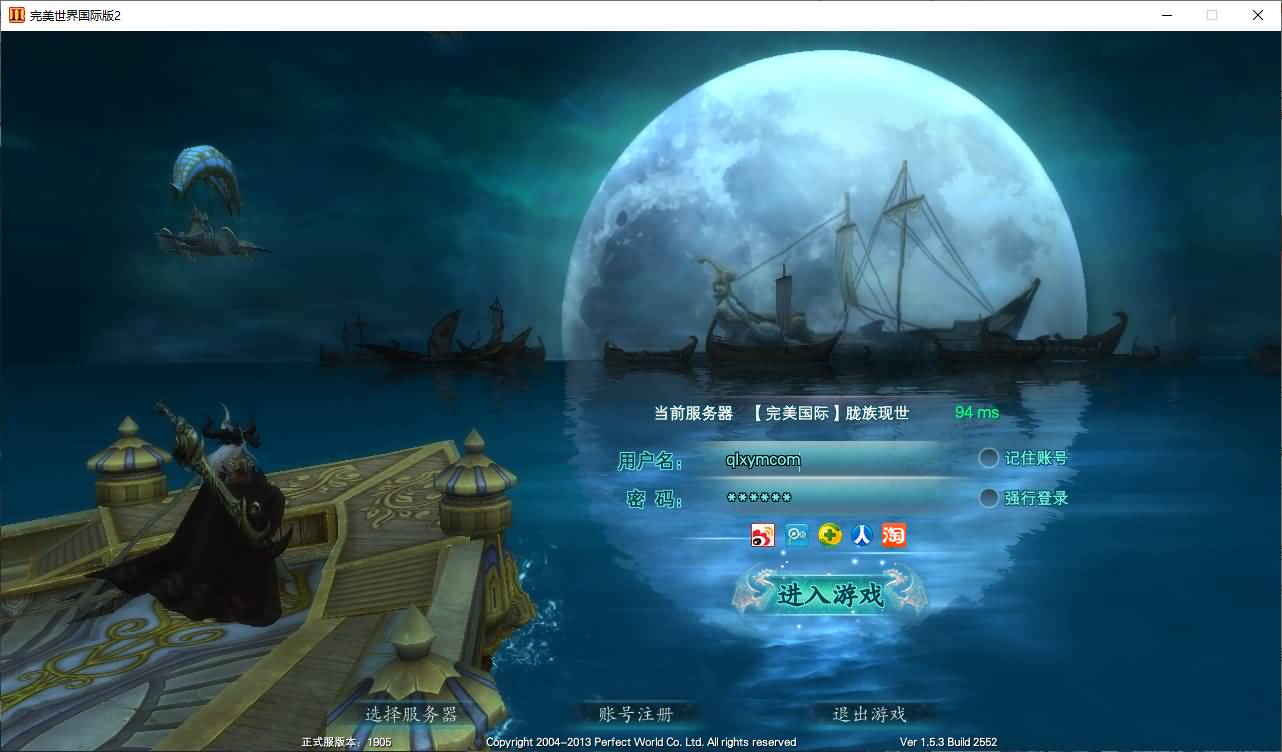1282x752 pixels.
Task: Enable the 记住账号 remember account option
Action: 988,458
